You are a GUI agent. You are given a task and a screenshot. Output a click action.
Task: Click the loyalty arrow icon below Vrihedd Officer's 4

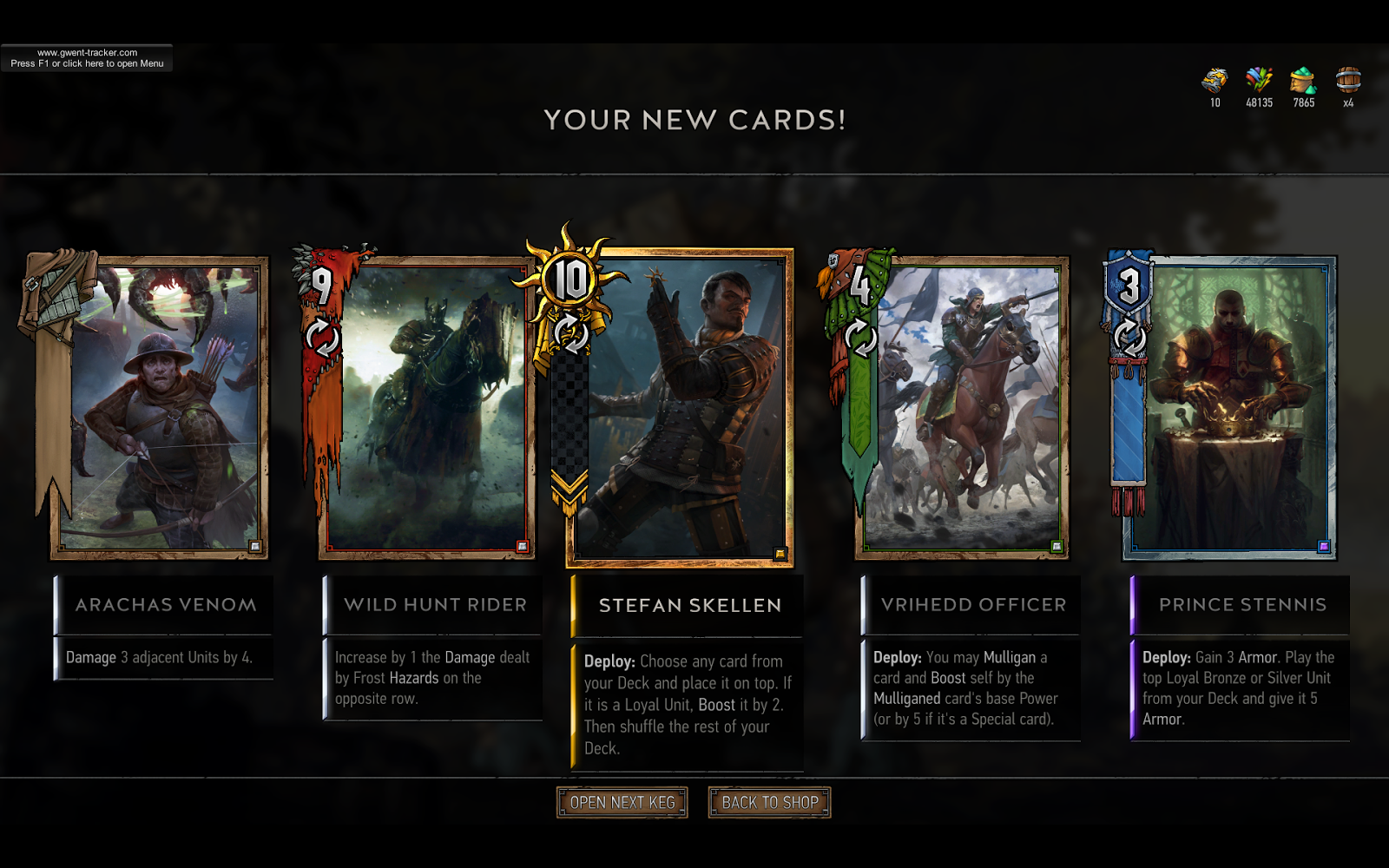pyautogui.click(x=860, y=339)
